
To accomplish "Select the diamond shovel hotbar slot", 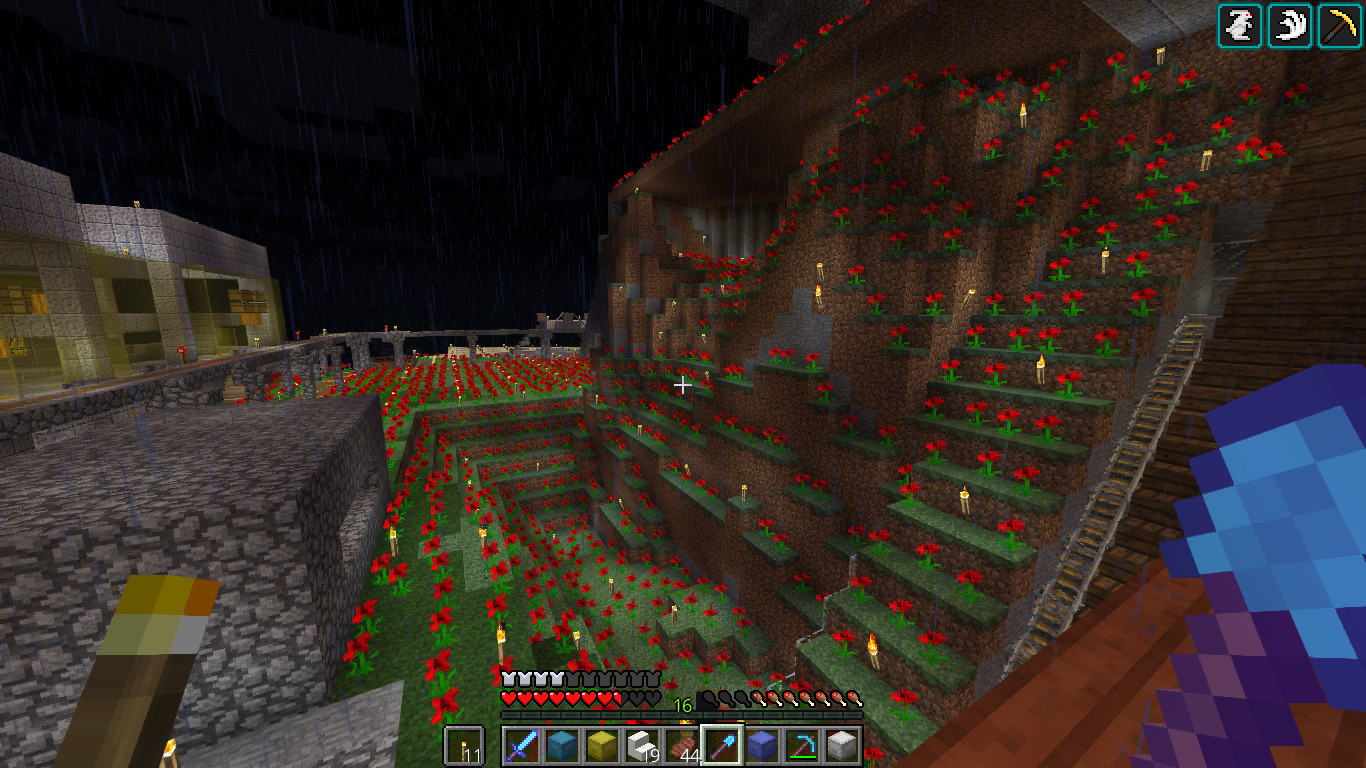I will [x=721, y=746].
